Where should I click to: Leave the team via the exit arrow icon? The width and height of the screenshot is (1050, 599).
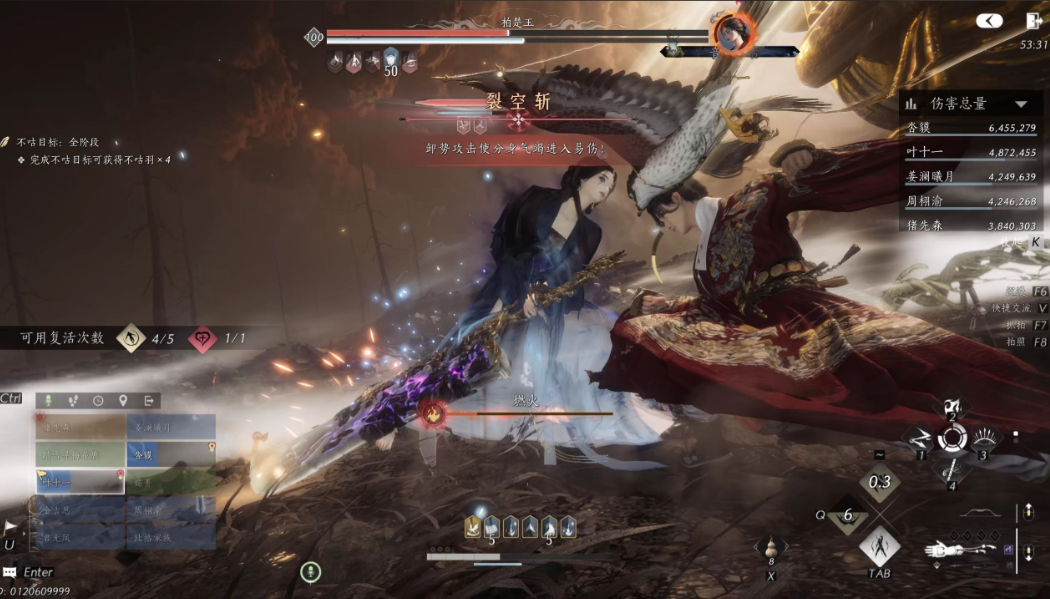149,400
